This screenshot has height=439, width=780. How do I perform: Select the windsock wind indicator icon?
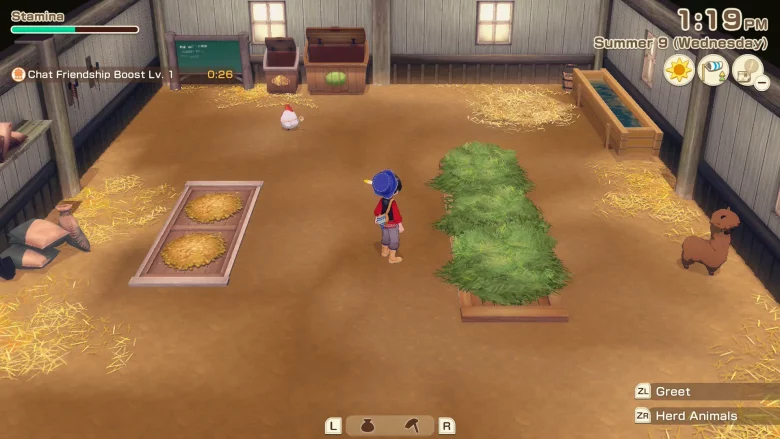coord(713,70)
